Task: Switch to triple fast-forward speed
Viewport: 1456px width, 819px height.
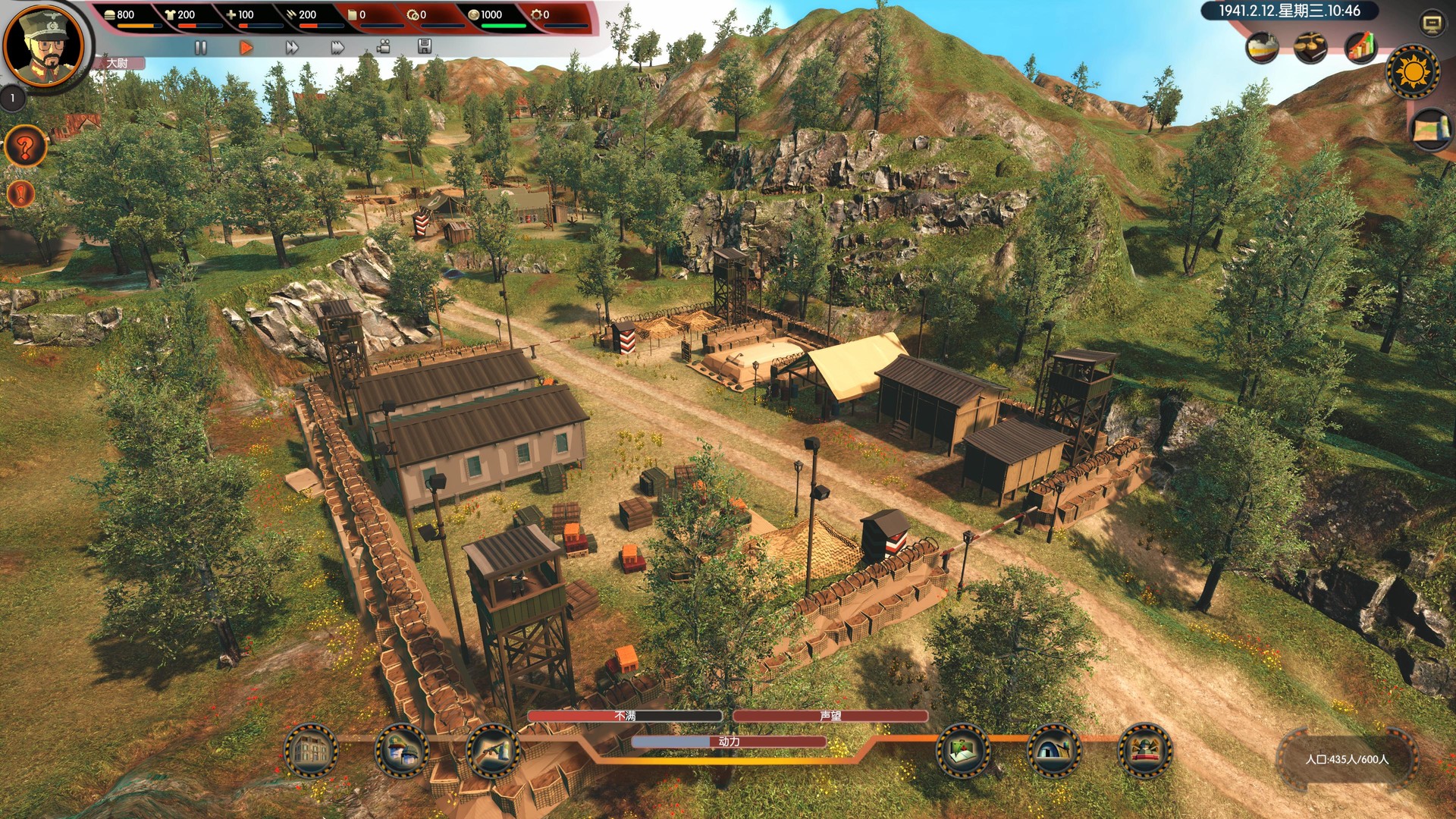Action: (337, 48)
